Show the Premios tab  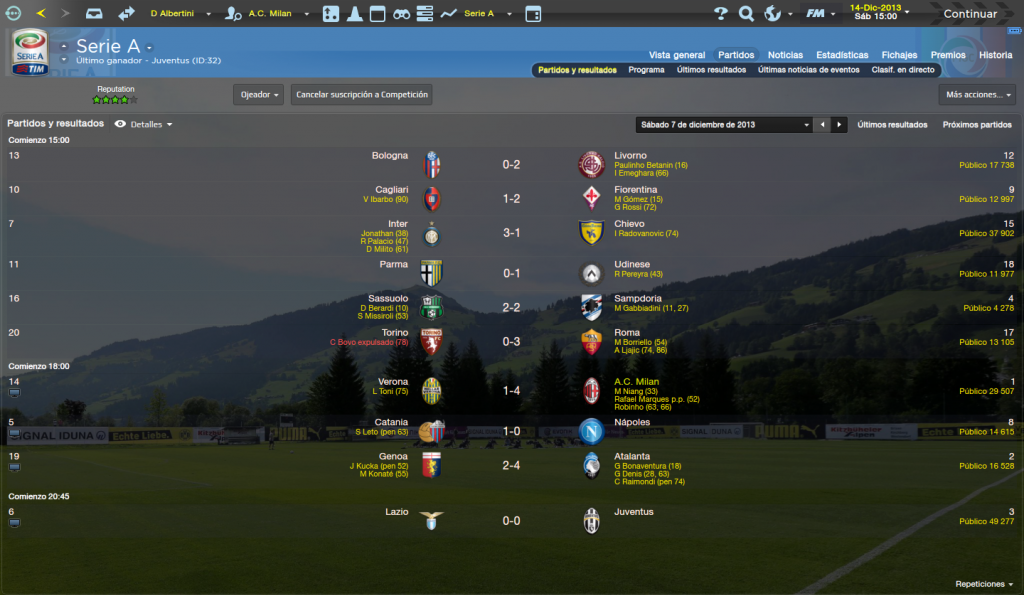click(948, 55)
